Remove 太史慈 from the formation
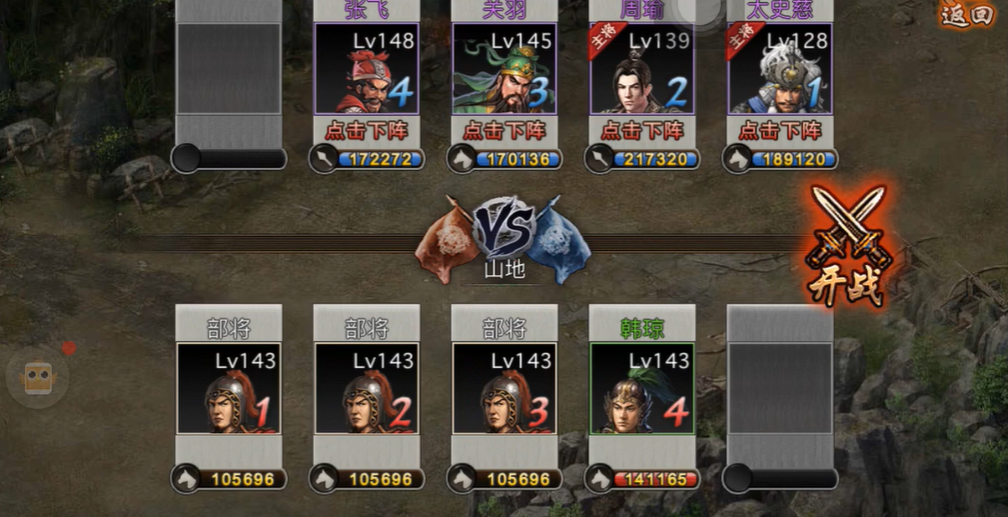 (780, 131)
